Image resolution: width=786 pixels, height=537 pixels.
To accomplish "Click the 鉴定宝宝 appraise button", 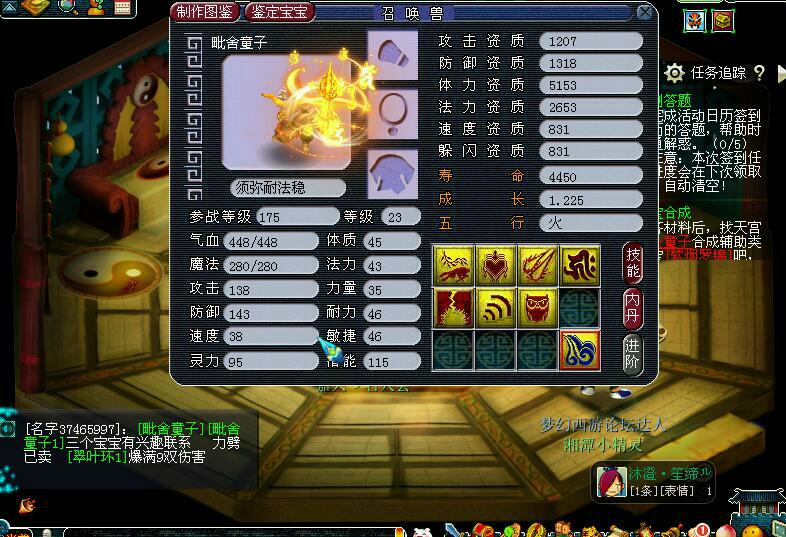I will coord(279,13).
